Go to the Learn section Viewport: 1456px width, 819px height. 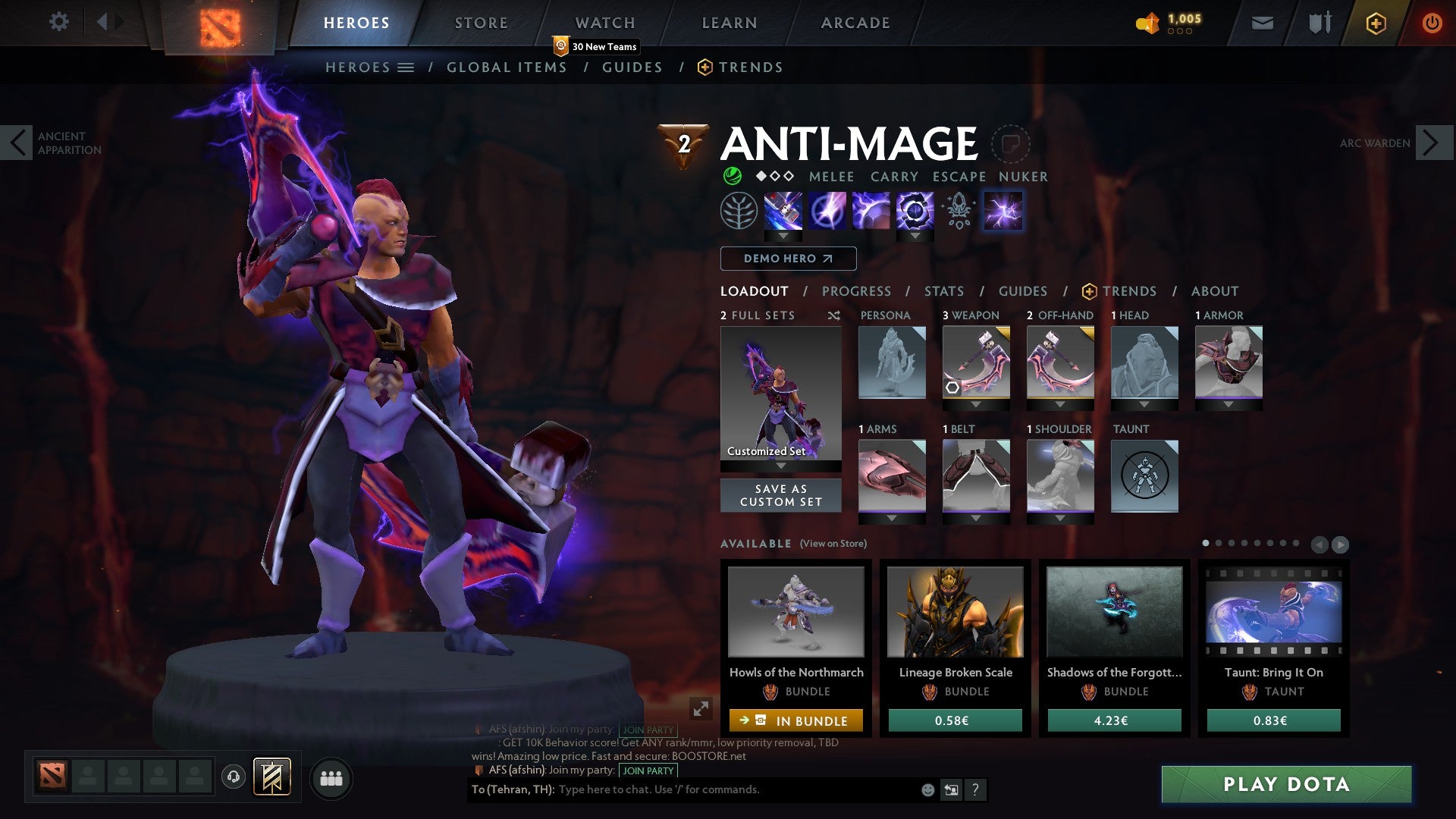tap(729, 23)
